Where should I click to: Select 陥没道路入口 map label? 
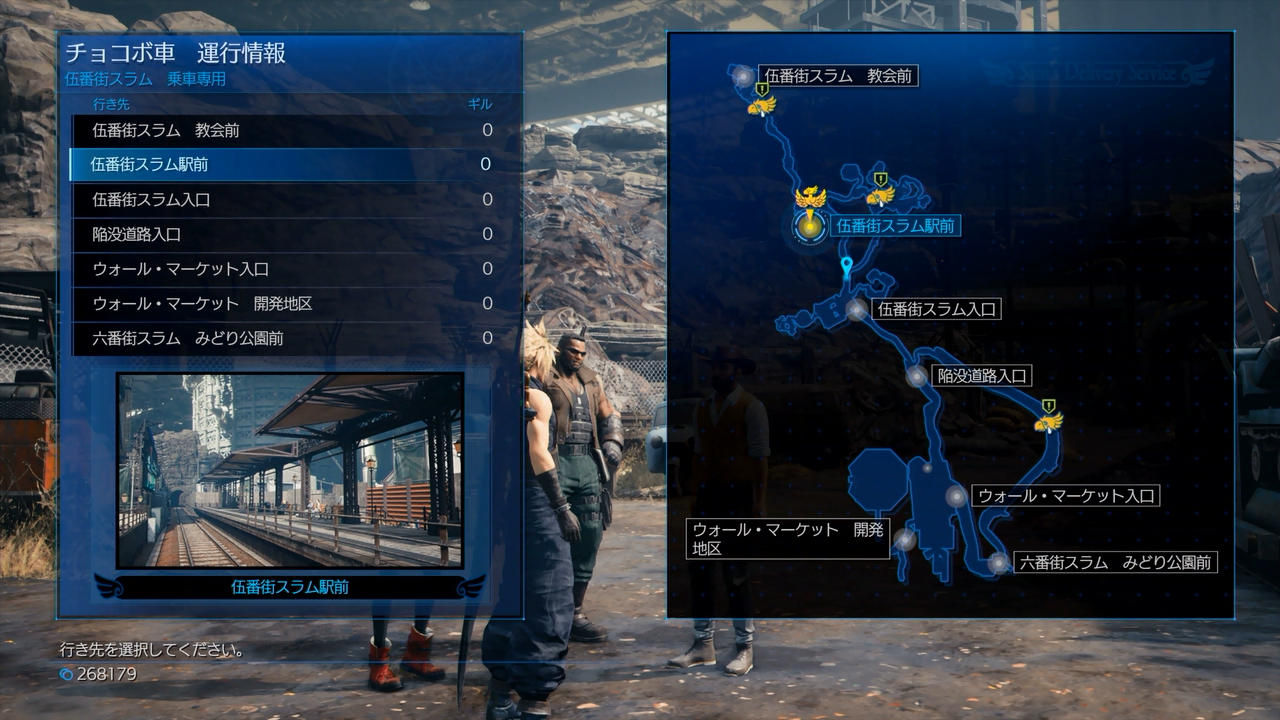point(982,376)
